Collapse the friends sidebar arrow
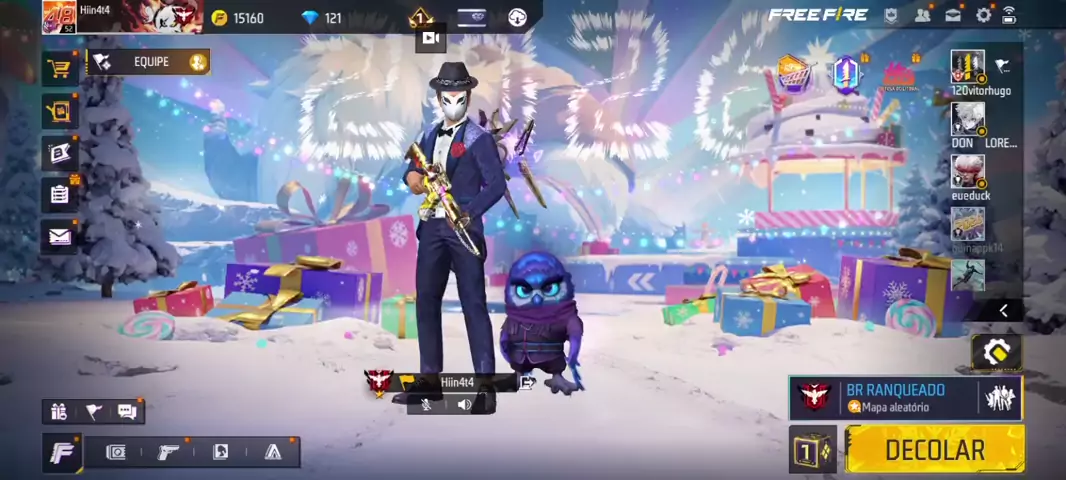1066x480 pixels. click(1003, 311)
